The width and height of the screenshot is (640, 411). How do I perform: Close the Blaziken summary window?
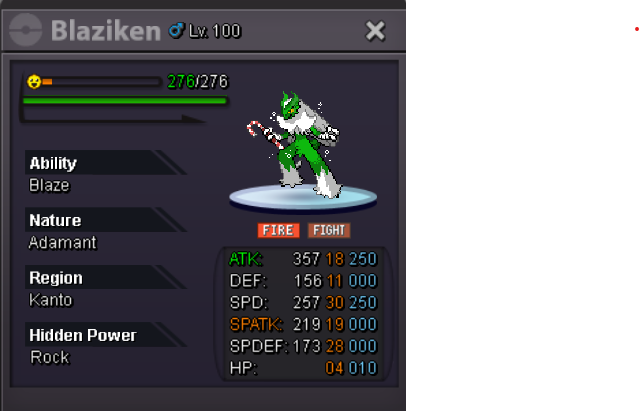click(x=375, y=31)
